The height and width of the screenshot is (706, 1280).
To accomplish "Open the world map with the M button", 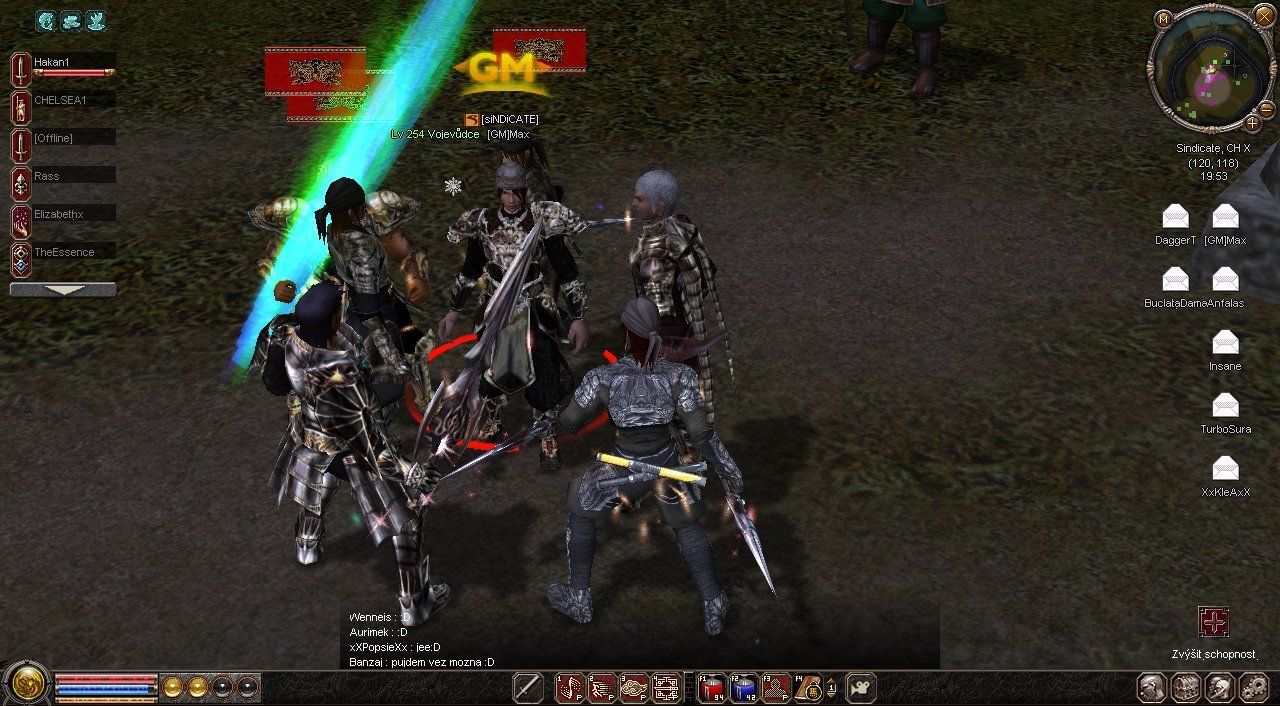I will click(x=1163, y=19).
